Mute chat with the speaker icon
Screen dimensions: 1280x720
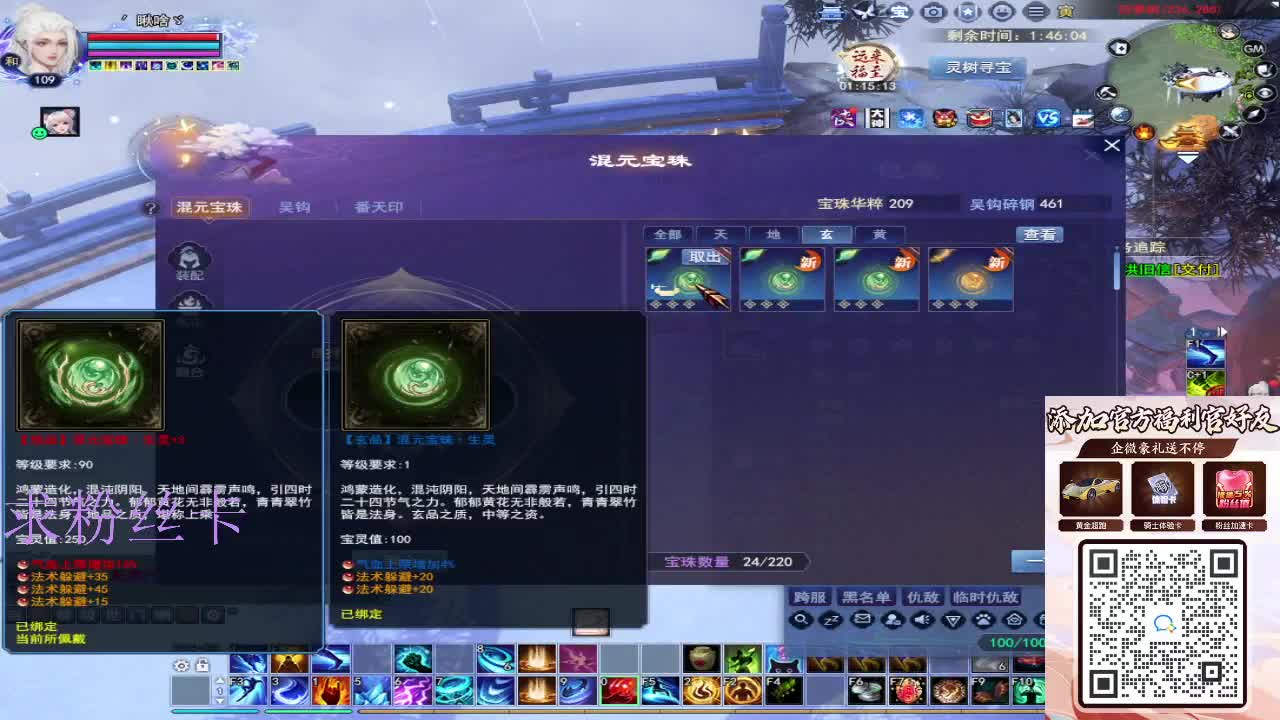[922, 620]
